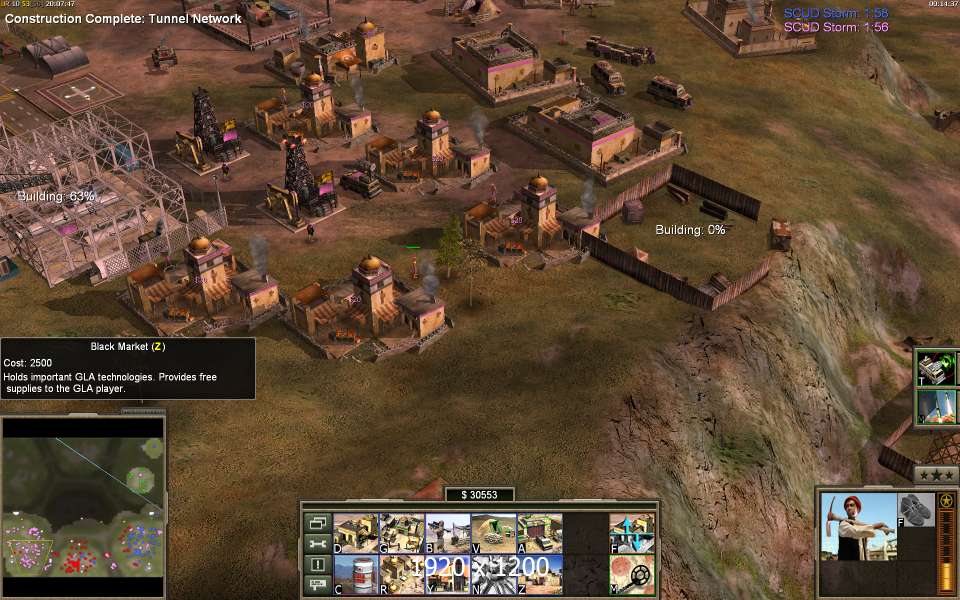Viewport: 960px width, 600px height.
Task: Open the signpost button on the command bar
Action: coord(317,584)
